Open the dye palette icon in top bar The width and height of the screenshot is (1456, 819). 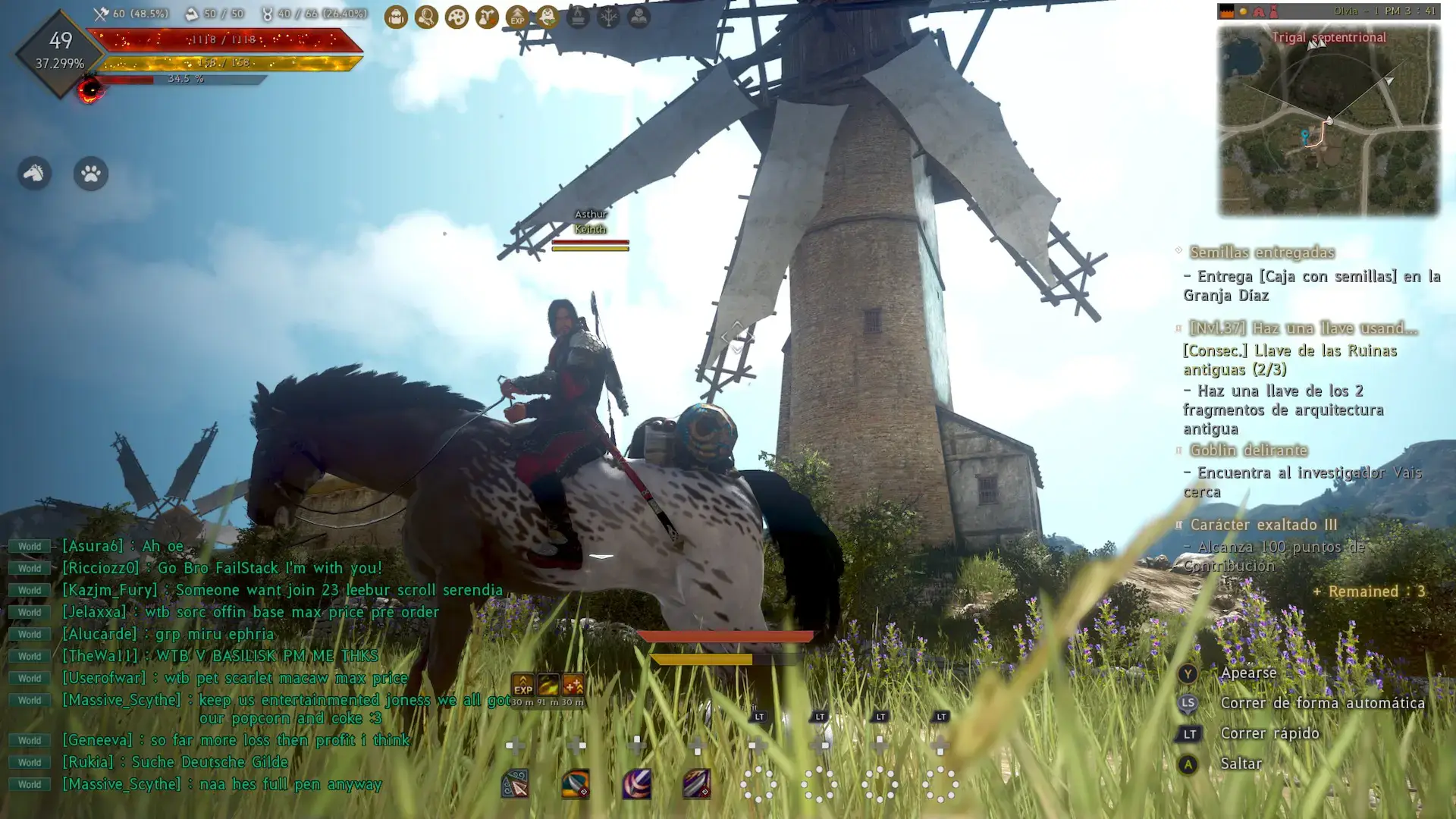coord(455,17)
